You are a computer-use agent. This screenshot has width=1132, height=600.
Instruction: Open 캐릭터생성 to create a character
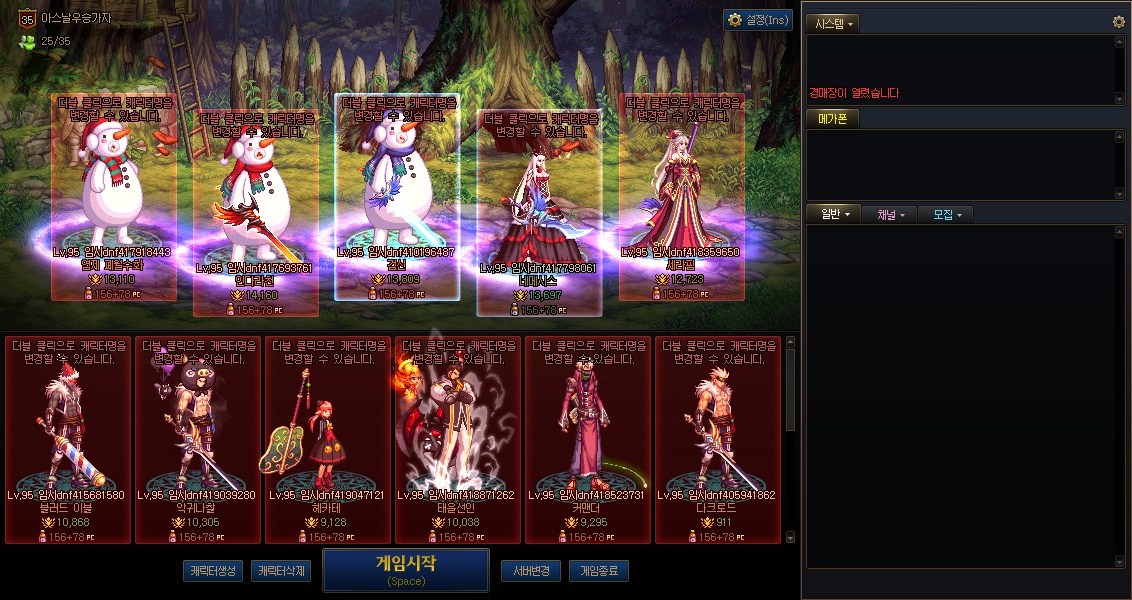pos(213,571)
